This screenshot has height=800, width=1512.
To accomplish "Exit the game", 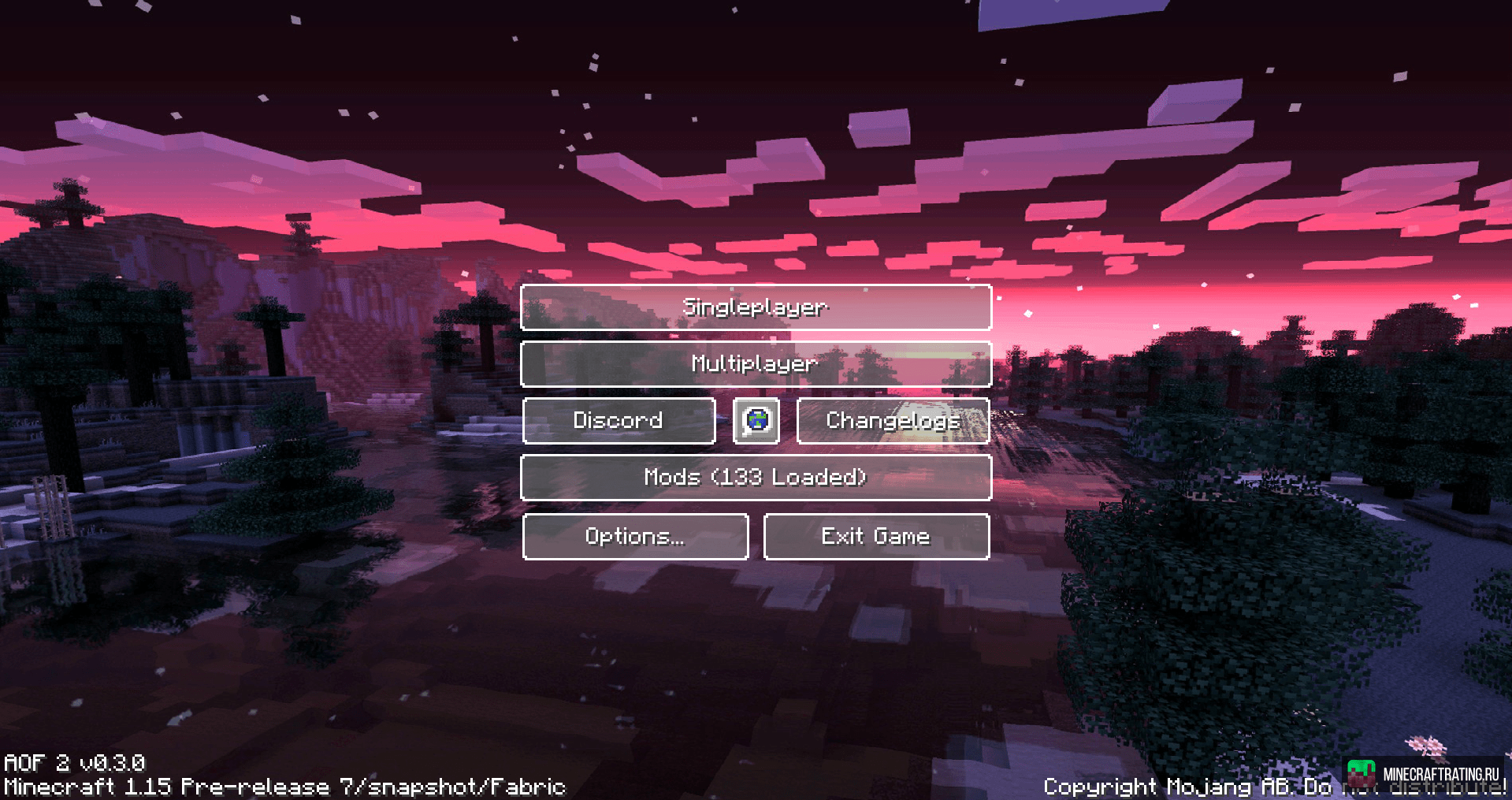I will (875, 537).
